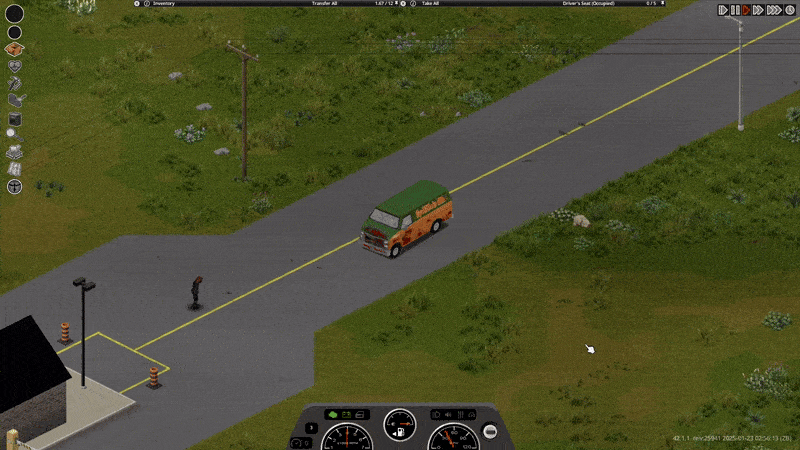
Task: Pause the game with the pause button
Action: 734,10
